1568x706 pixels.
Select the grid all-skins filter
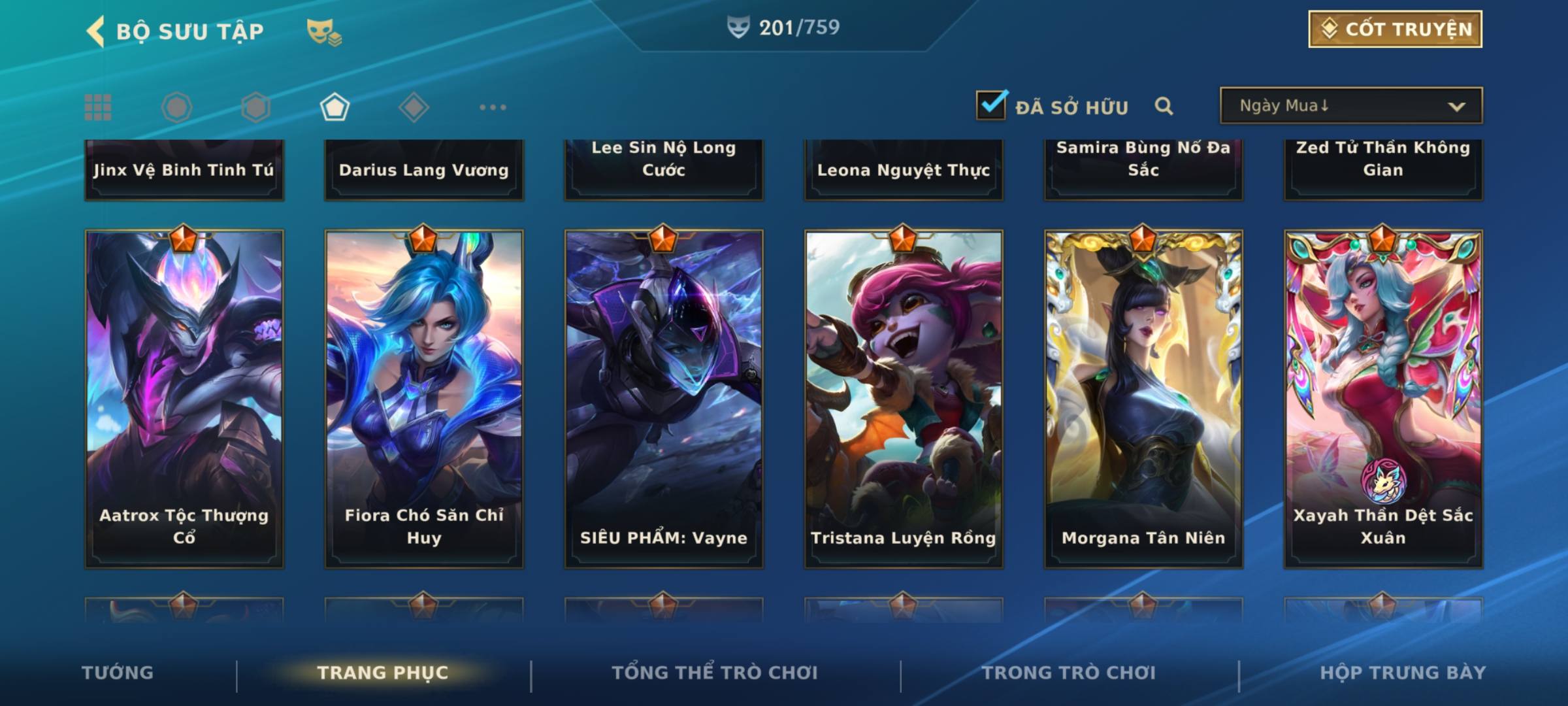(98, 107)
